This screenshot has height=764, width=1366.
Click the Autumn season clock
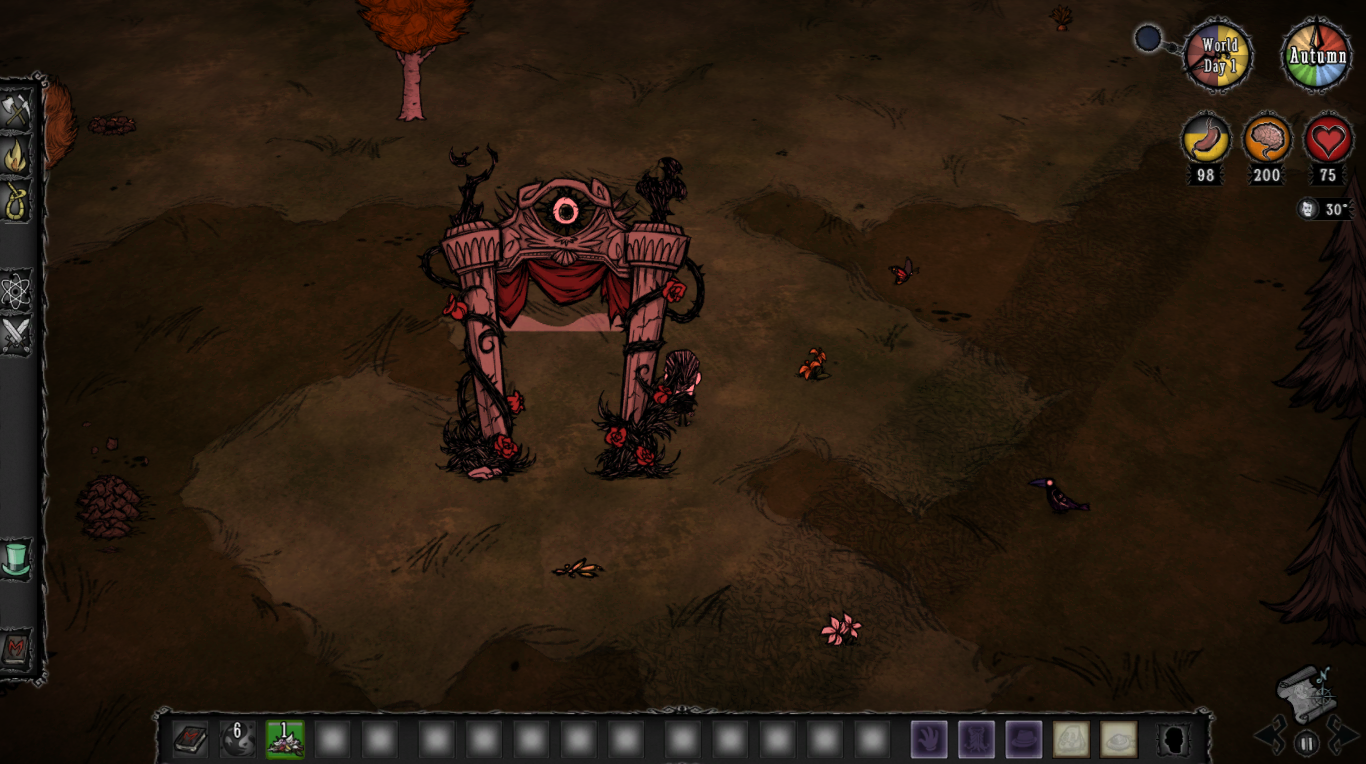1316,57
